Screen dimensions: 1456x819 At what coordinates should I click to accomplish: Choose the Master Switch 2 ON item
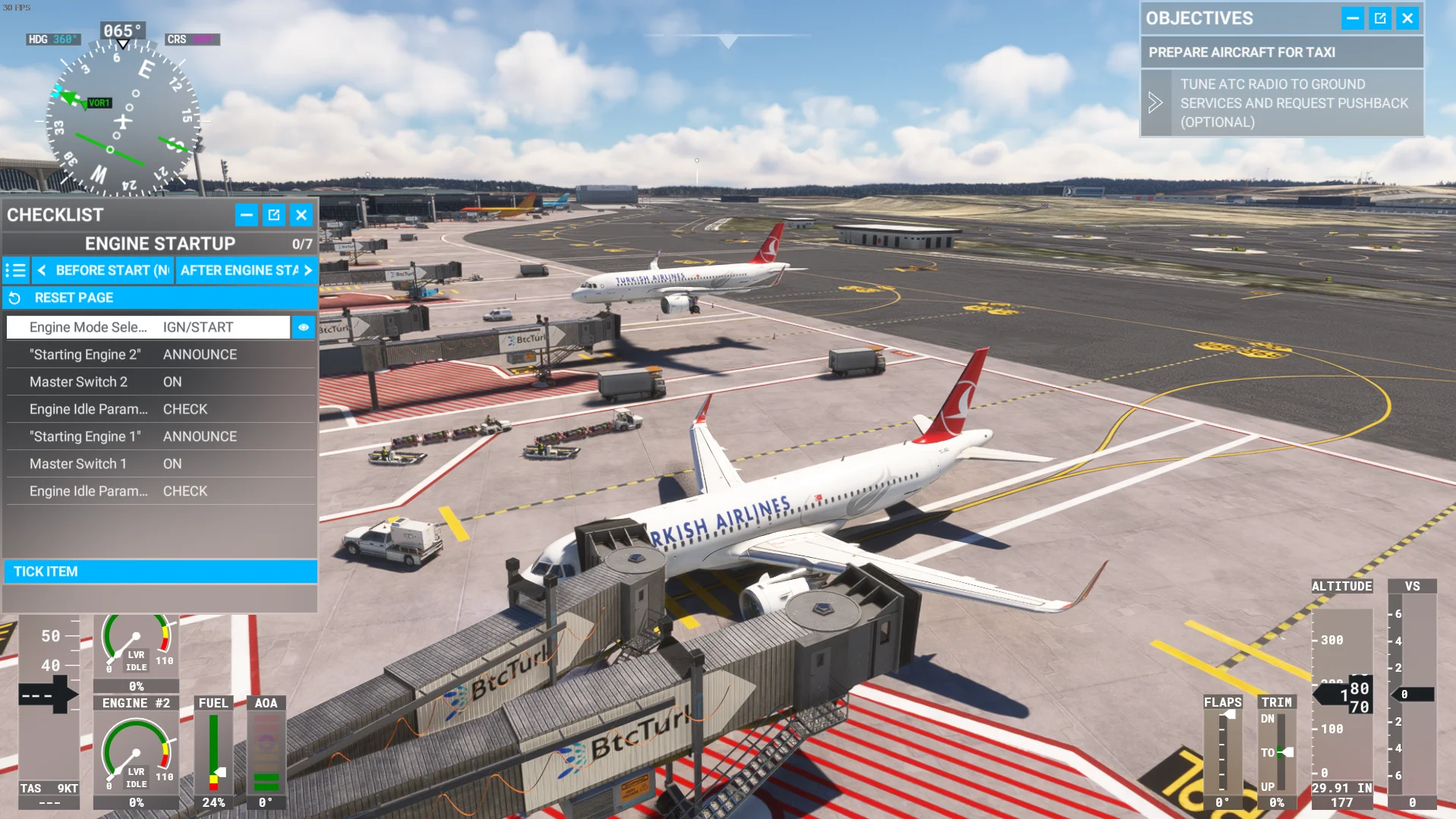(x=160, y=382)
